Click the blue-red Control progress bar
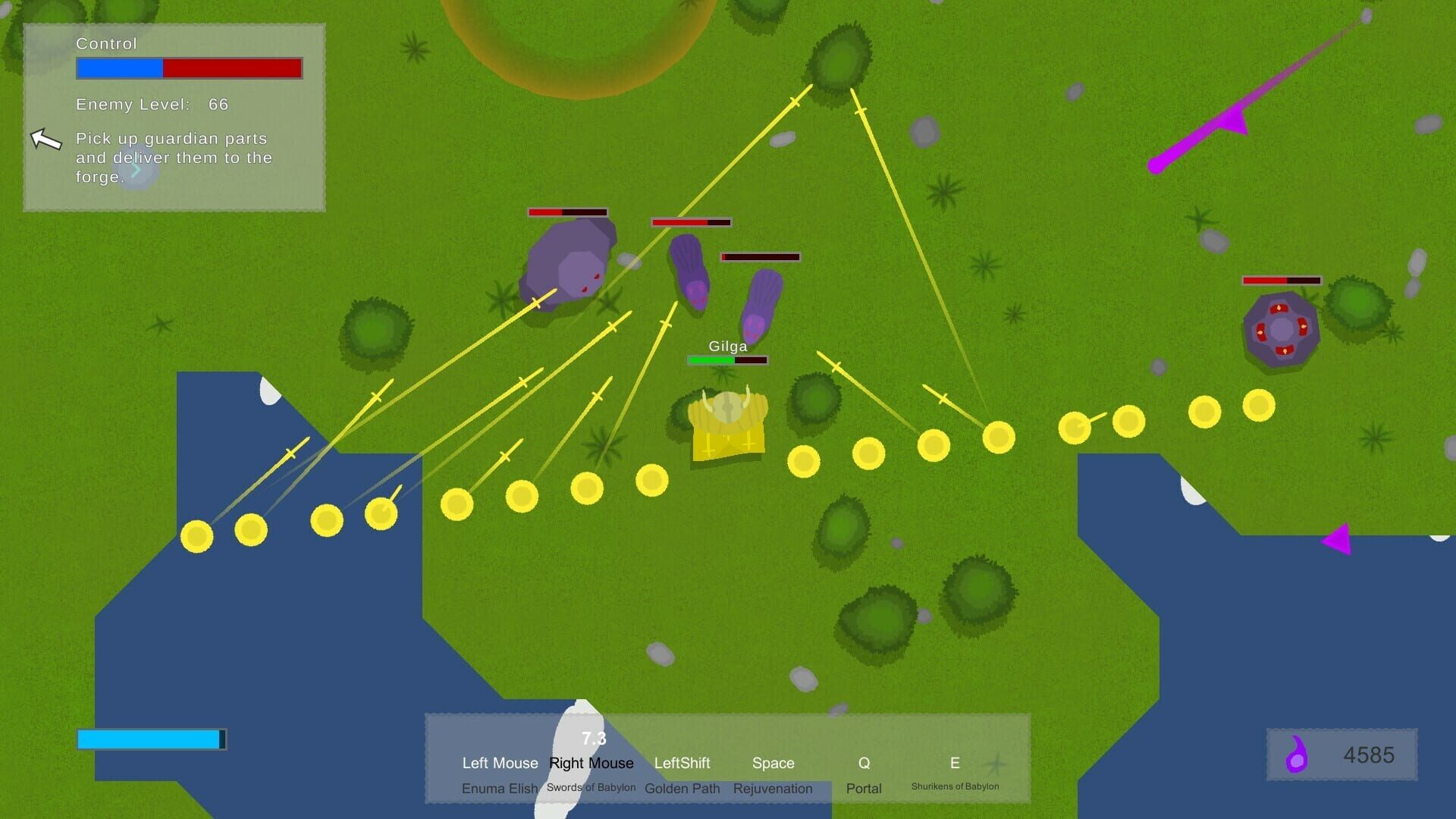Image resolution: width=1456 pixels, height=819 pixels. tap(189, 69)
